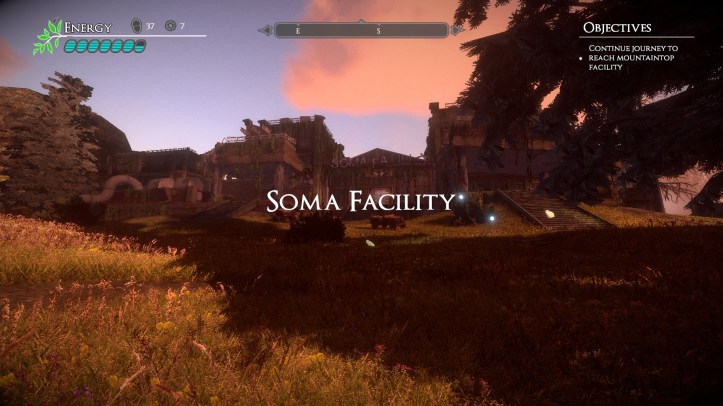
Task: Select the round resource icon showing 7
Action: 169,26
